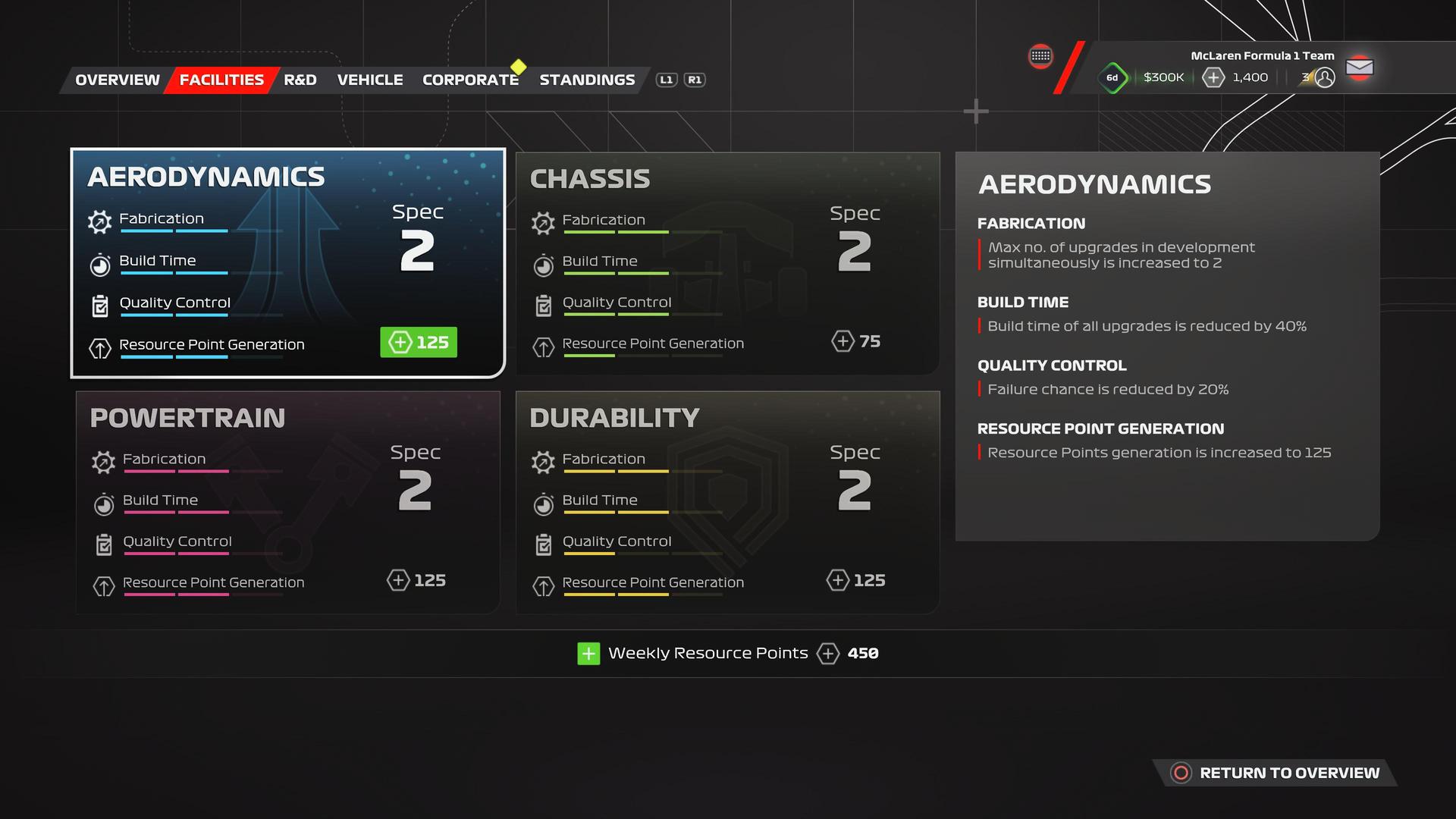Go to the Vehicle tab

pyautogui.click(x=370, y=80)
